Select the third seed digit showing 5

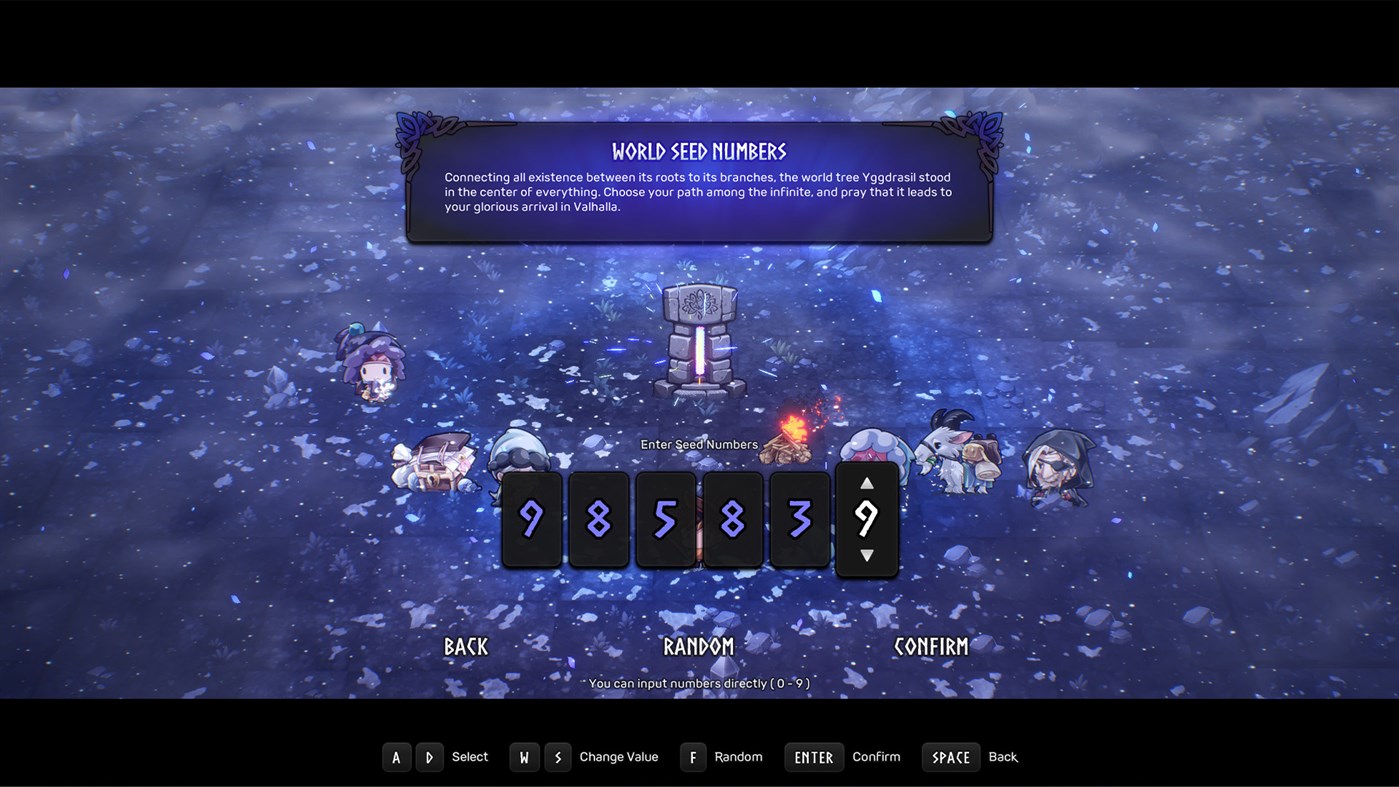(666, 518)
